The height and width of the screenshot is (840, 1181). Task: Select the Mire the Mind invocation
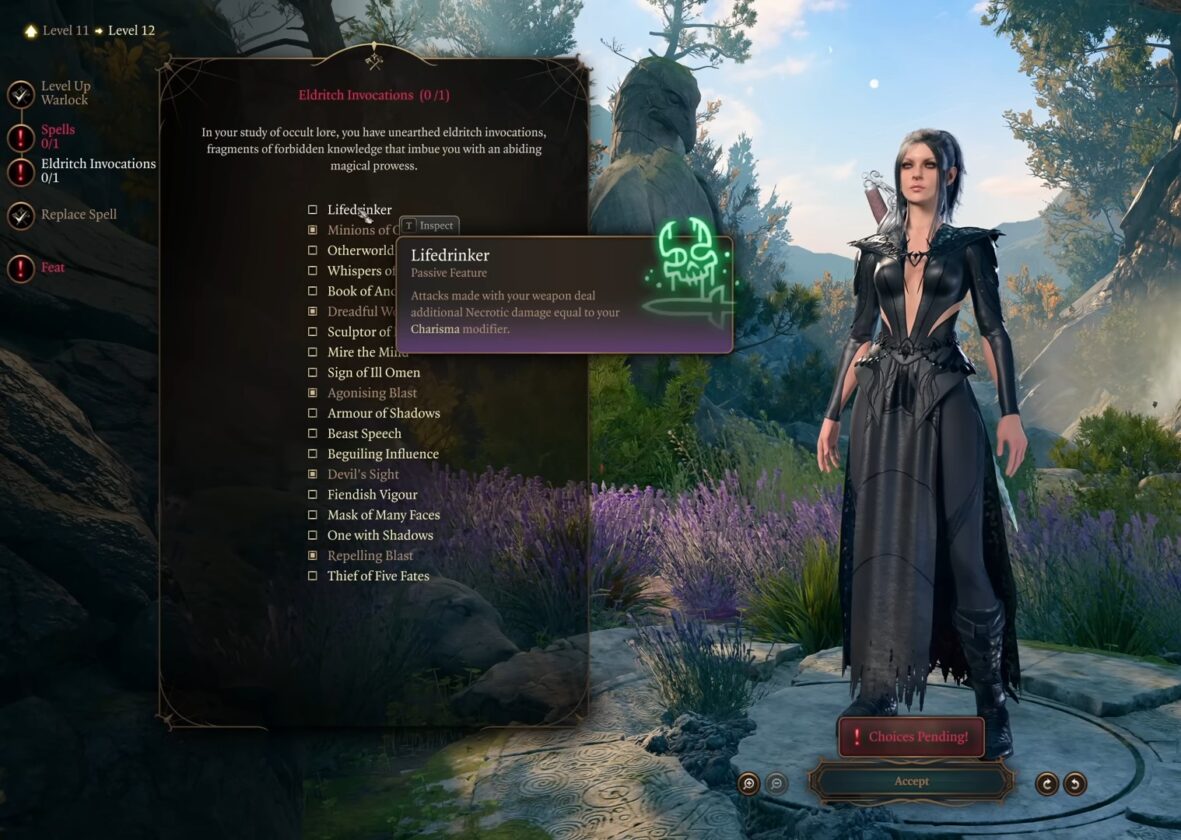pos(313,352)
